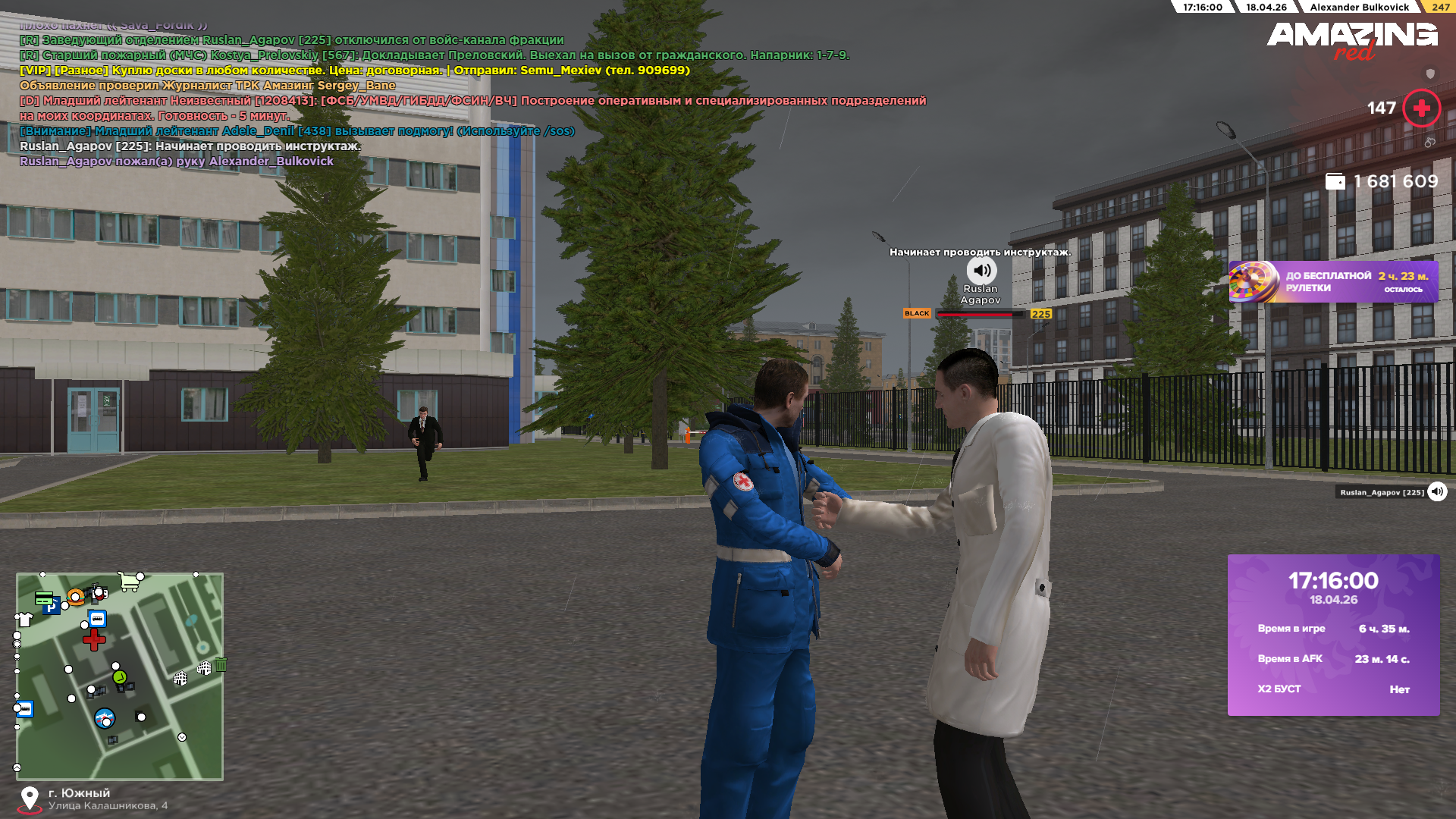The height and width of the screenshot is (819, 1456).
Task: Click the red health cross icon
Action: [x=1421, y=108]
